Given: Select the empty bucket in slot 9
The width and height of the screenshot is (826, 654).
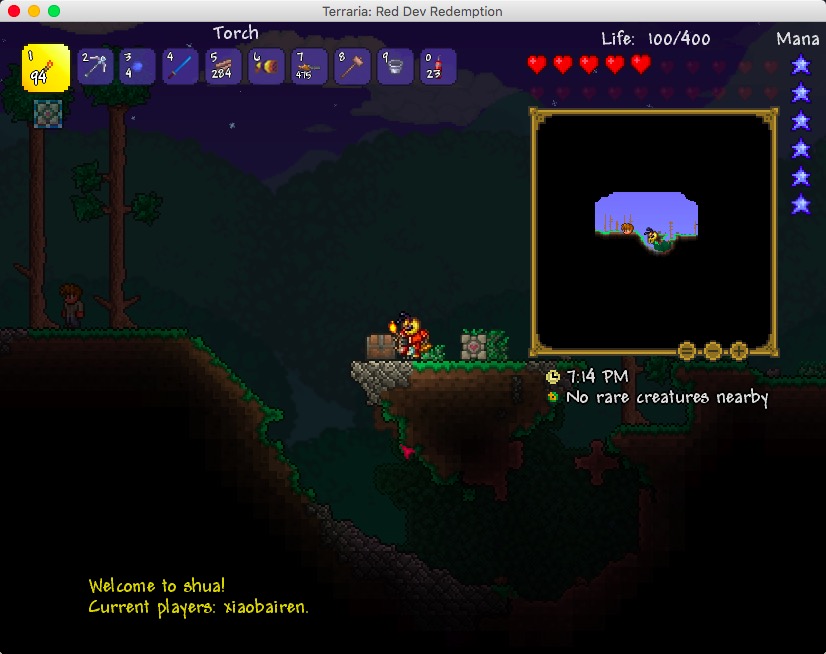Looking at the screenshot, I should pos(395,68).
